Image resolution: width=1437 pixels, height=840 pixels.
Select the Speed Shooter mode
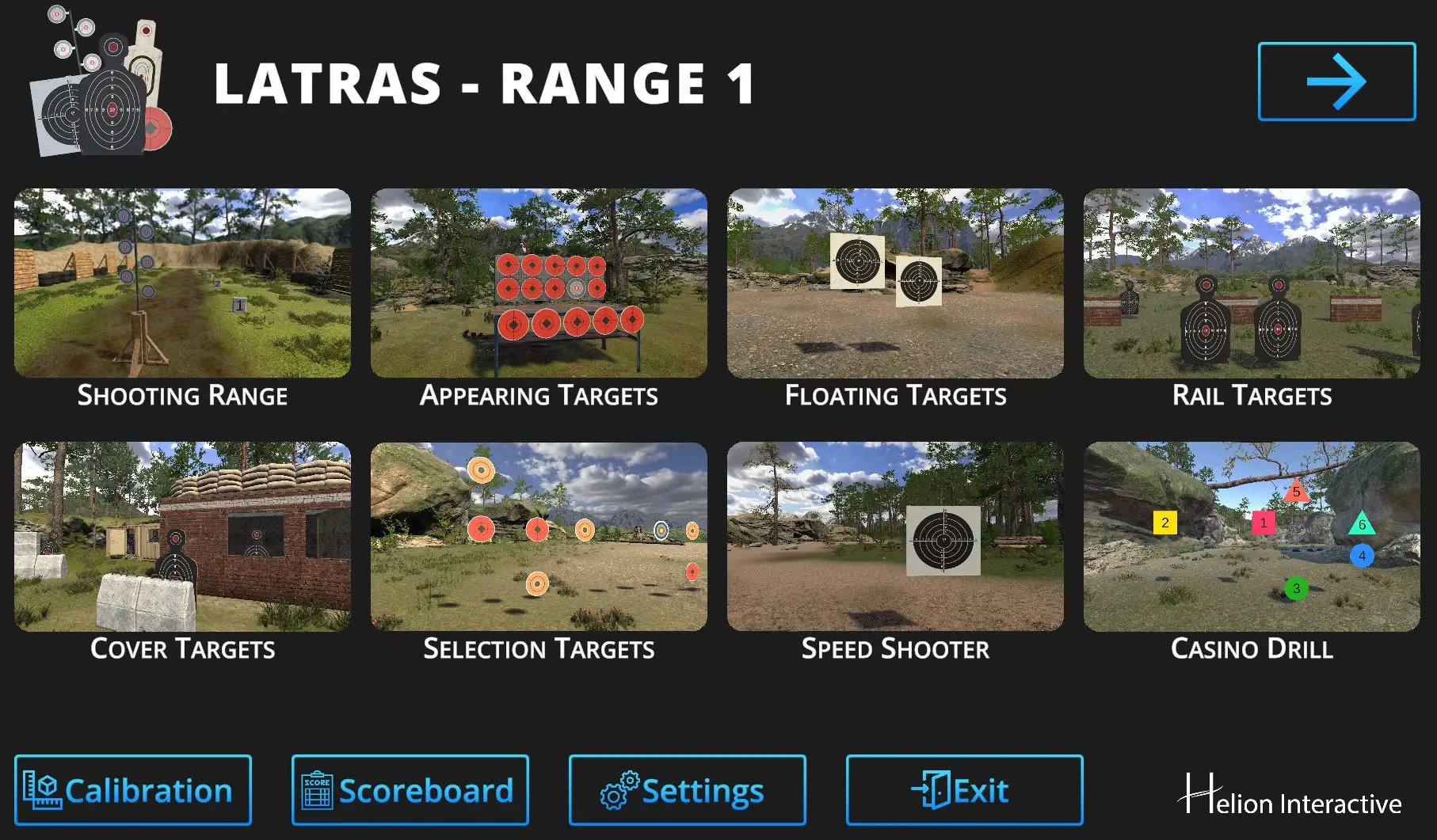895,536
